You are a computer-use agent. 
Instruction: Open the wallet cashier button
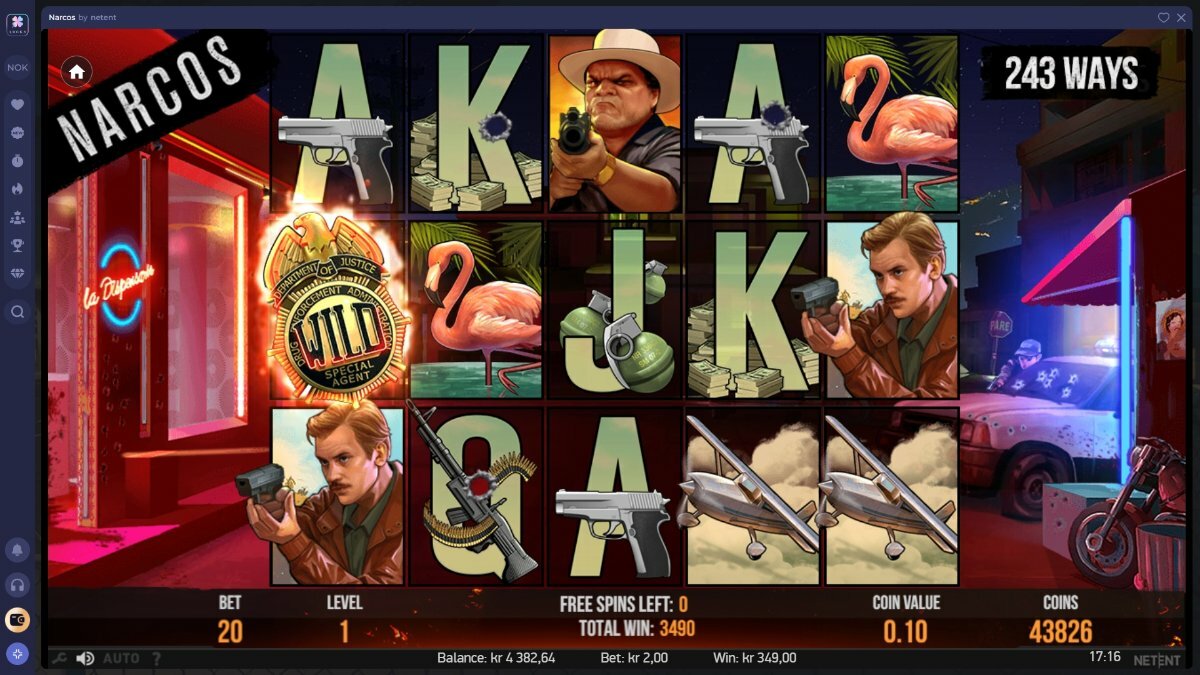(17, 620)
